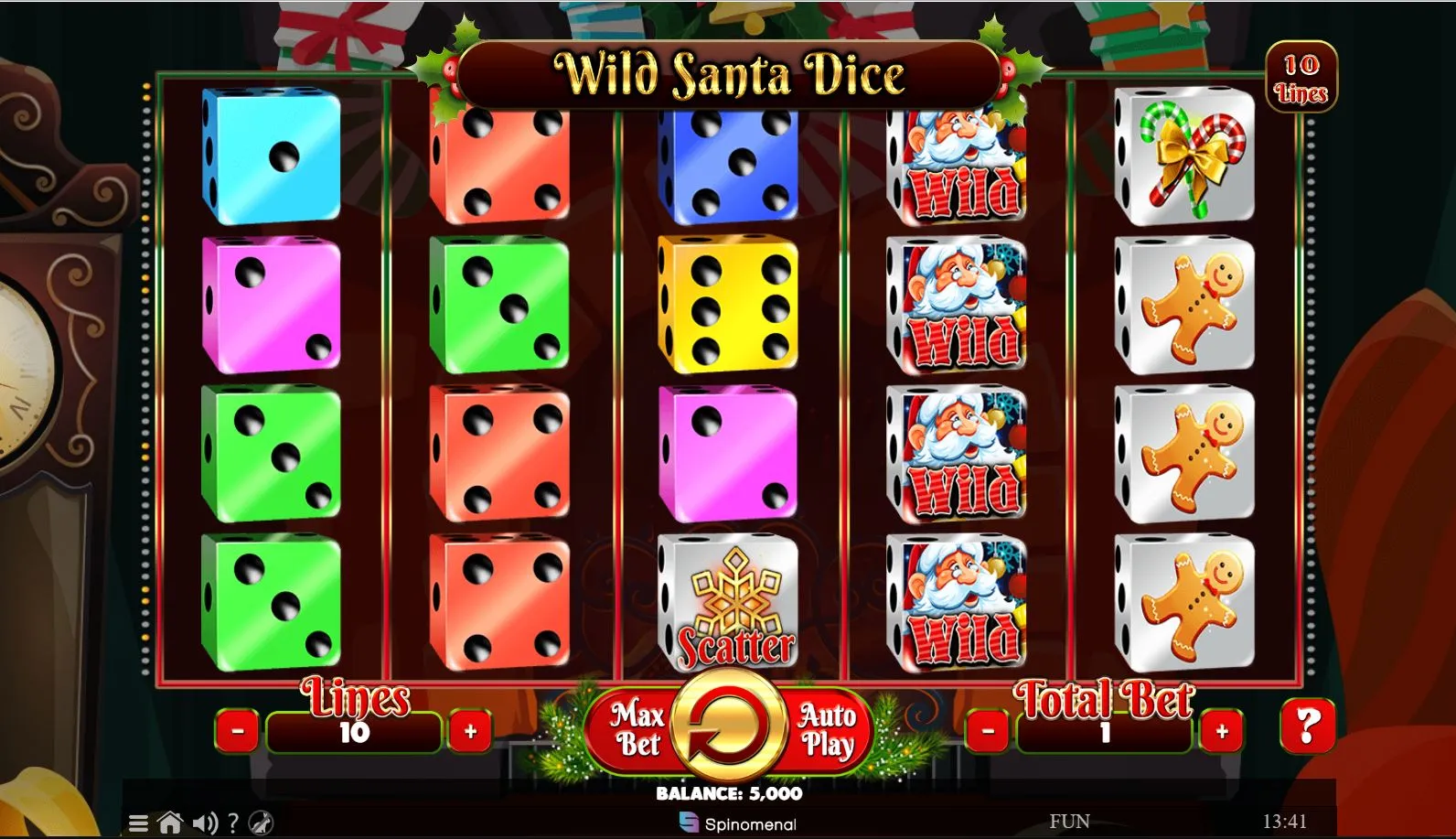
Task: Enable Auto Play mode
Action: click(x=825, y=727)
